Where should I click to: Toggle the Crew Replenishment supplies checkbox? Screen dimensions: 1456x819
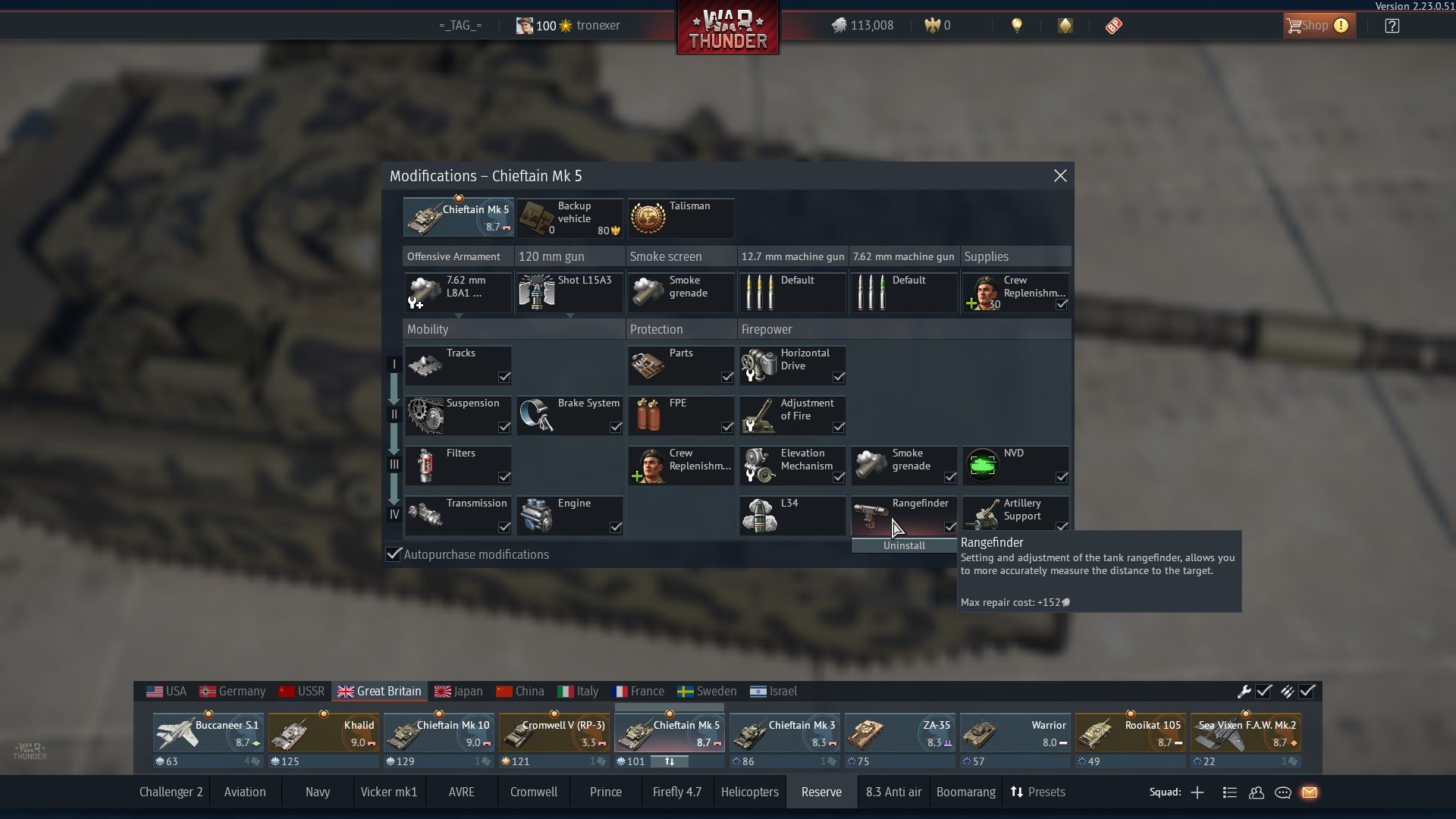pyautogui.click(x=1062, y=304)
